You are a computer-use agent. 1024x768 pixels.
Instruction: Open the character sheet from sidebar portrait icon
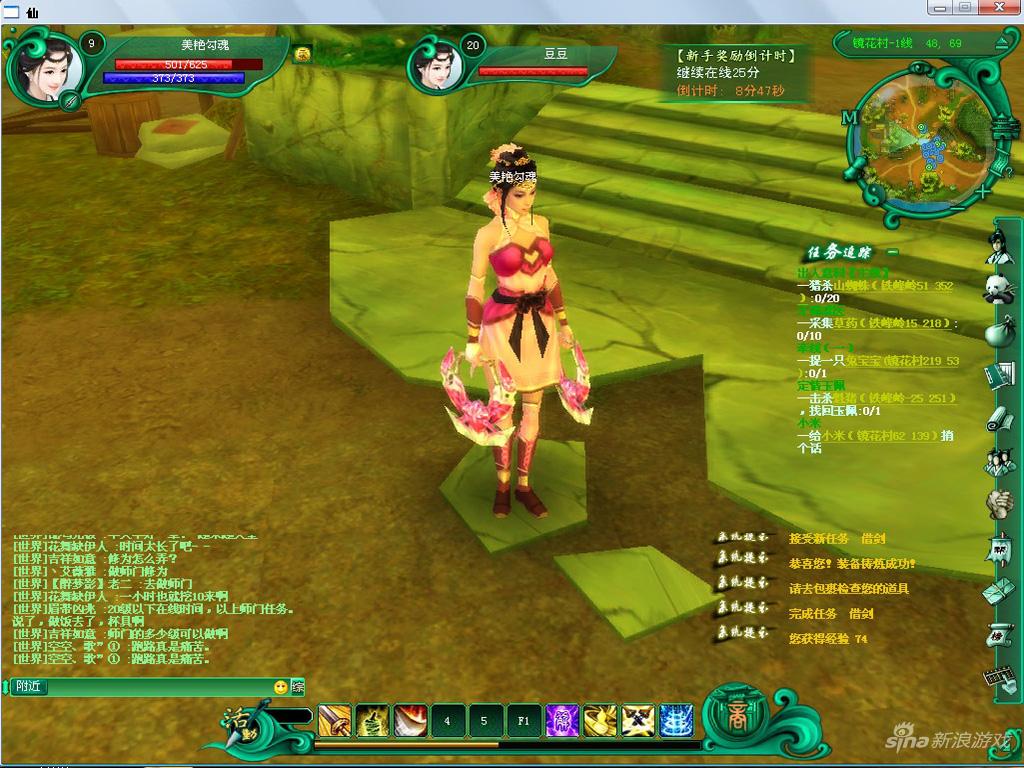[997, 246]
